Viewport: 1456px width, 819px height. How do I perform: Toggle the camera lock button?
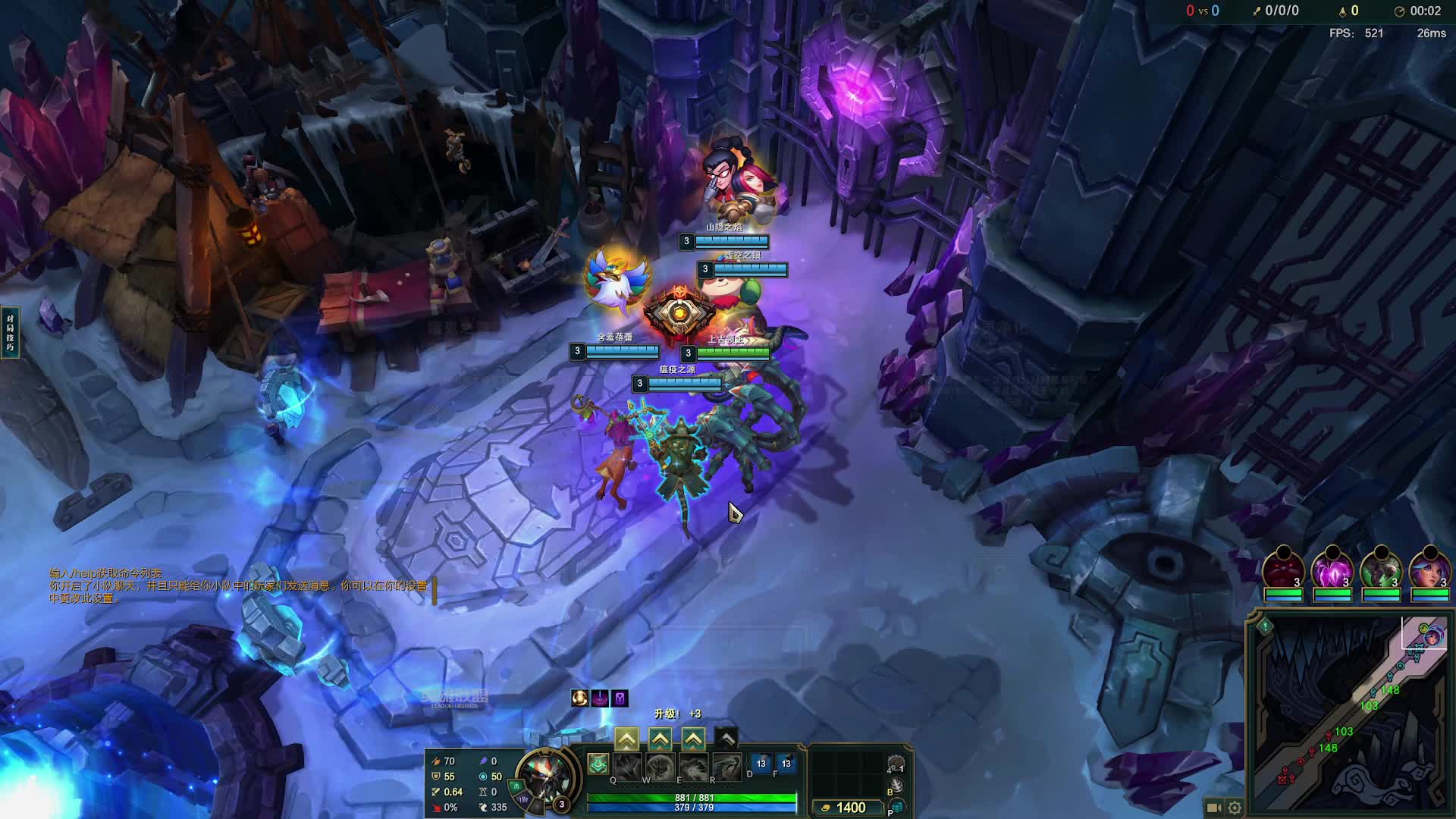pyautogui.click(x=1213, y=808)
